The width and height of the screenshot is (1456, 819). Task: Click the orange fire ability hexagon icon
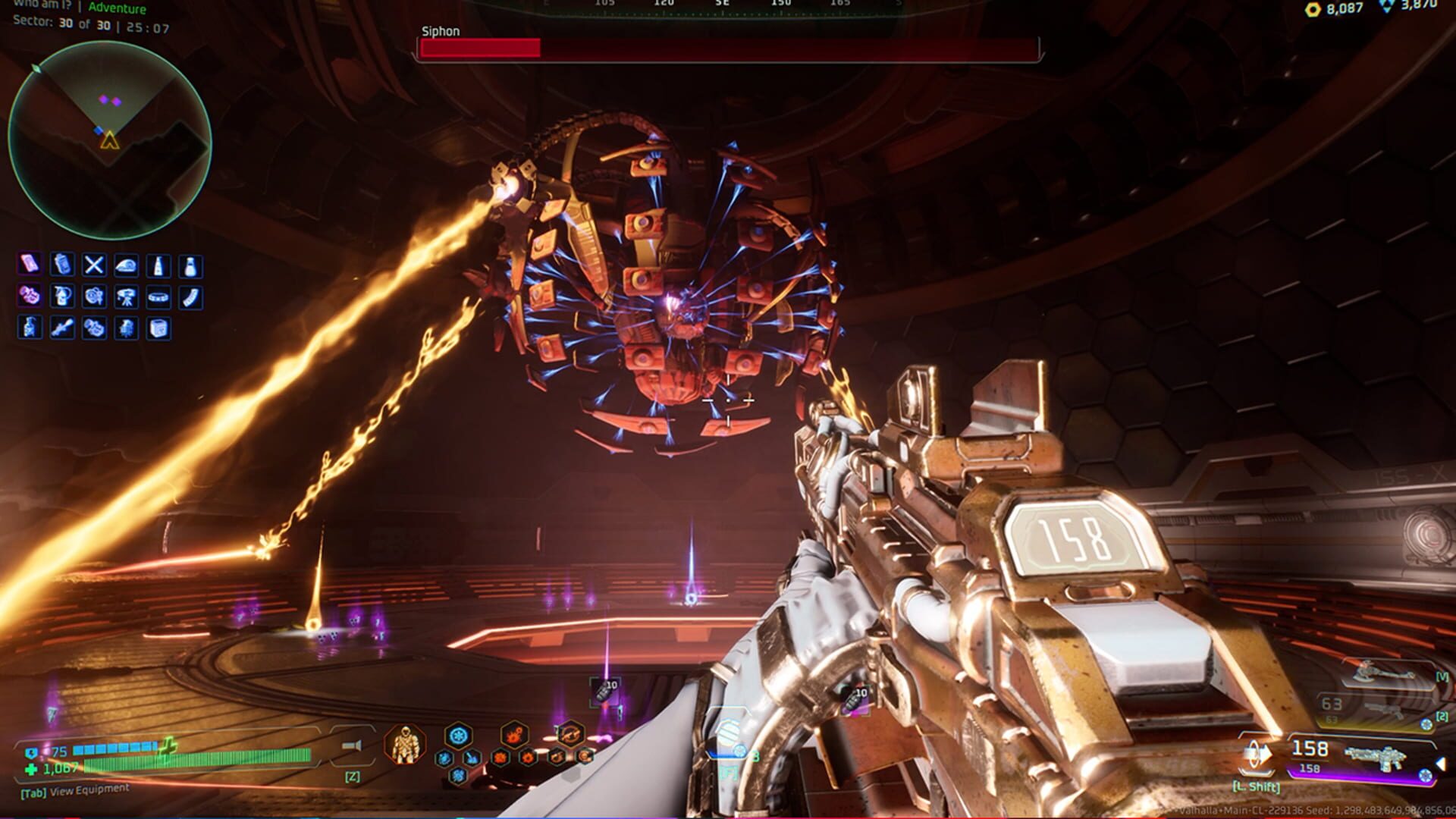click(x=513, y=735)
